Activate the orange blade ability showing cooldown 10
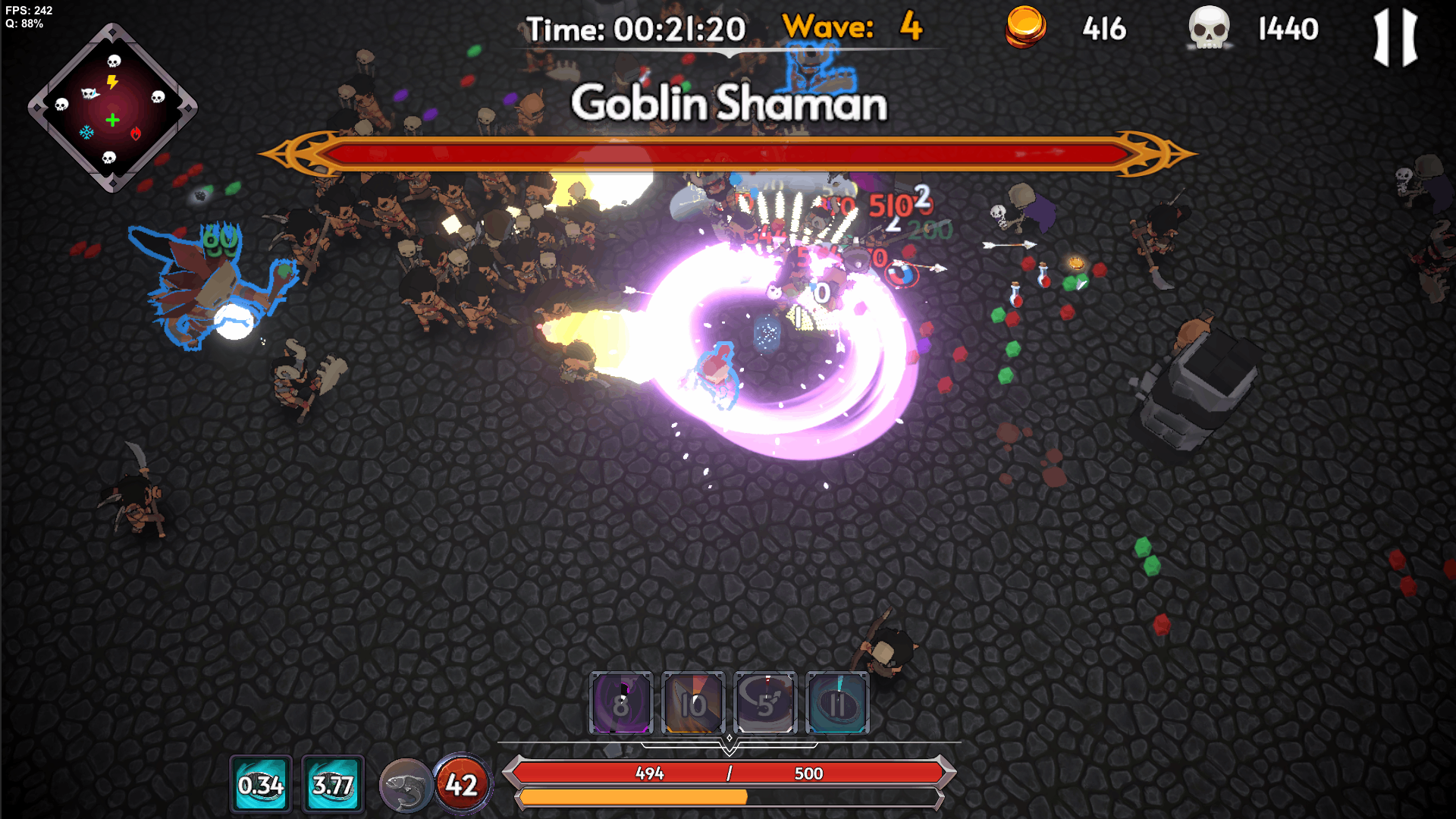This screenshot has height=819, width=1456. [x=693, y=703]
